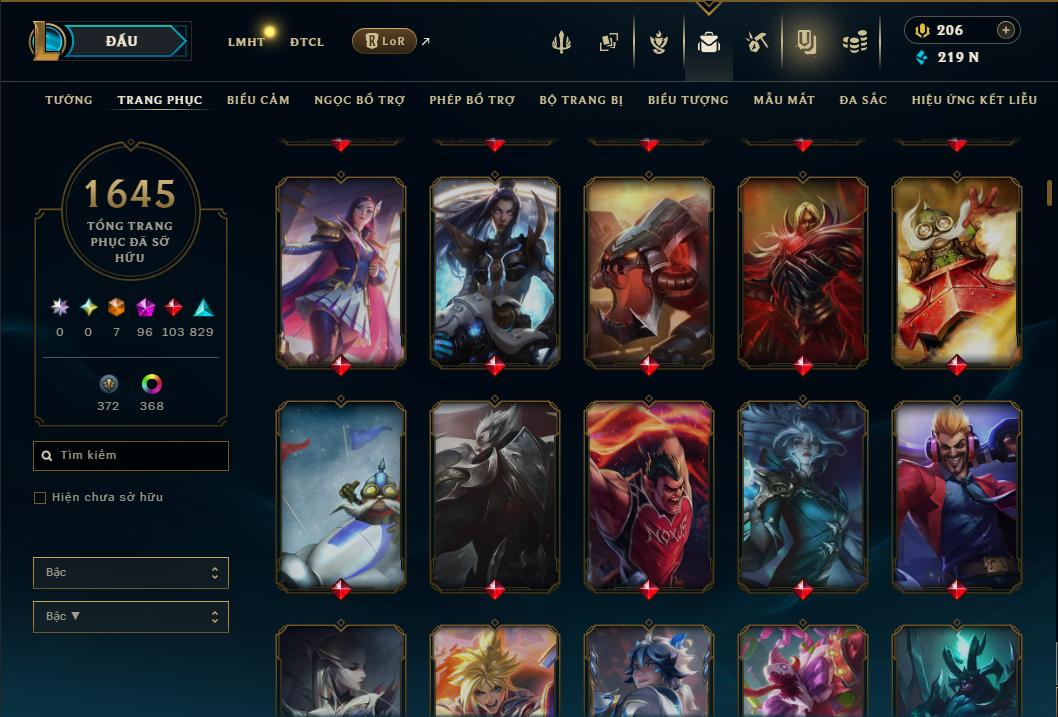Toggle the Hiện chưa sở hữu checkbox
The height and width of the screenshot is (717, 1058).
pos(40,498)
